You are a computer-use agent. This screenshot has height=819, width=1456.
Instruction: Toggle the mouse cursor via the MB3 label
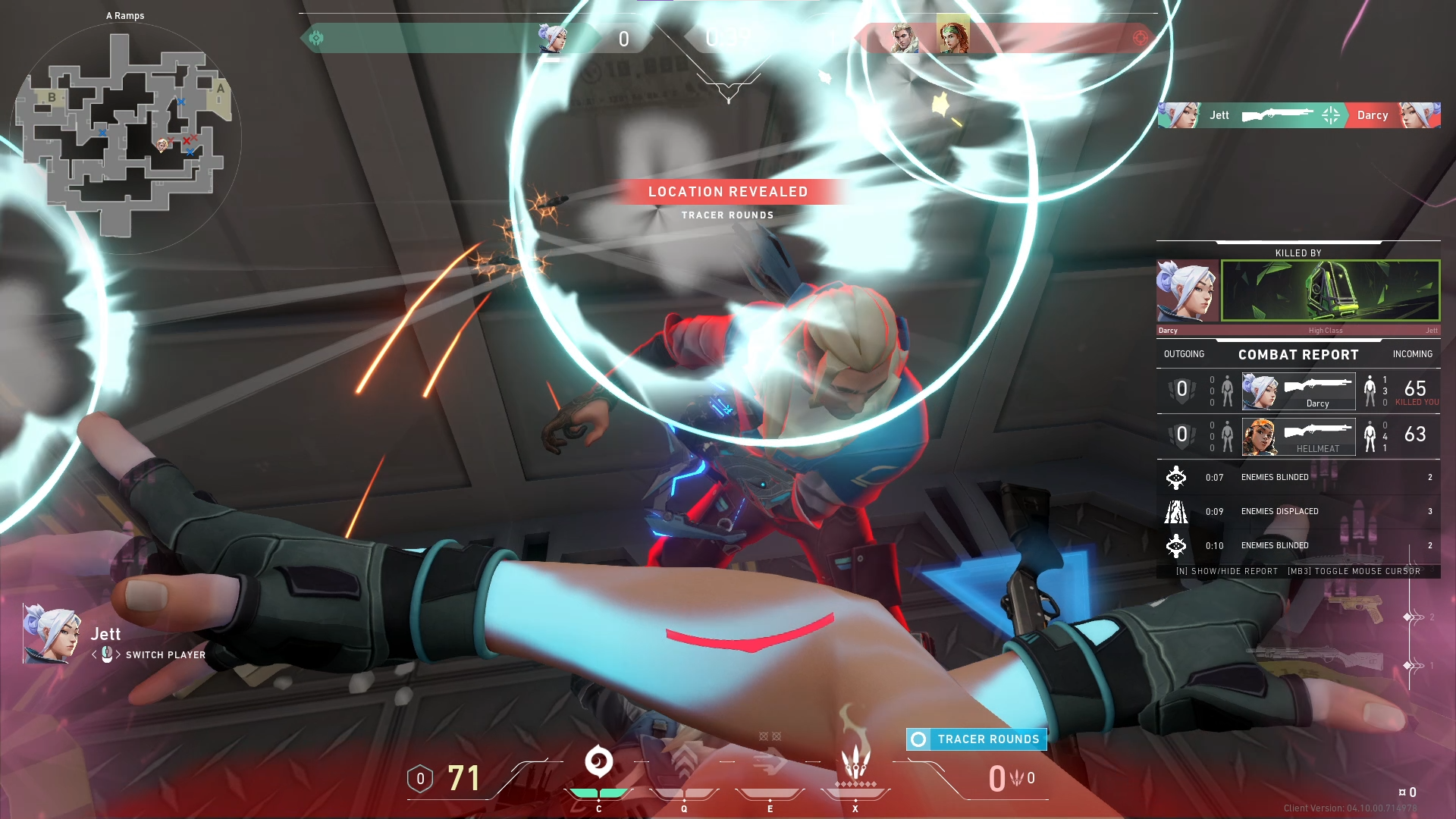coord(1357,571)
